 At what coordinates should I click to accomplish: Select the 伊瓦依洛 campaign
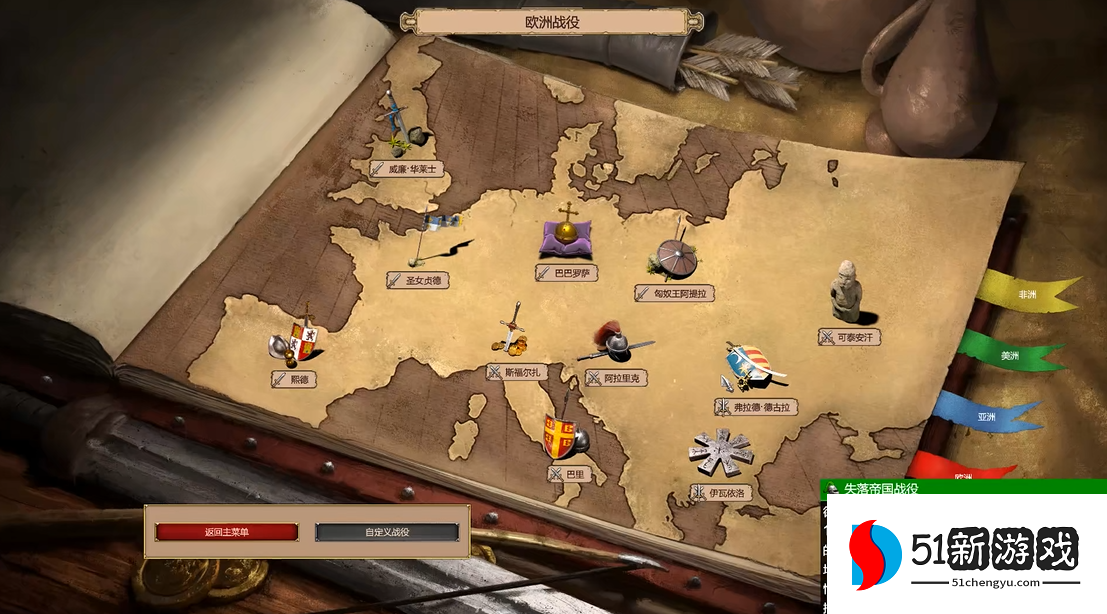click(x=722, y=493)
